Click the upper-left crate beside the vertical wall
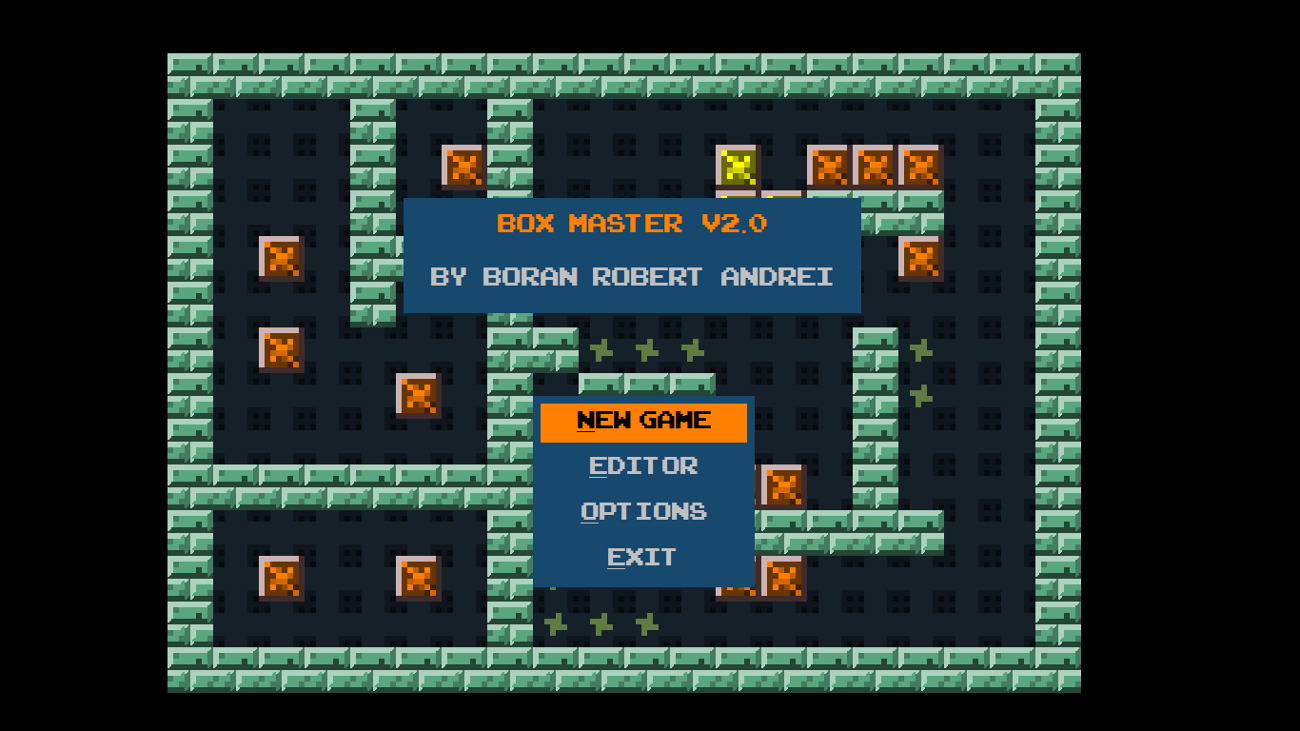The height and width of the screenshot is (731, 1300). pyautogui.click(x=283, y=260)
